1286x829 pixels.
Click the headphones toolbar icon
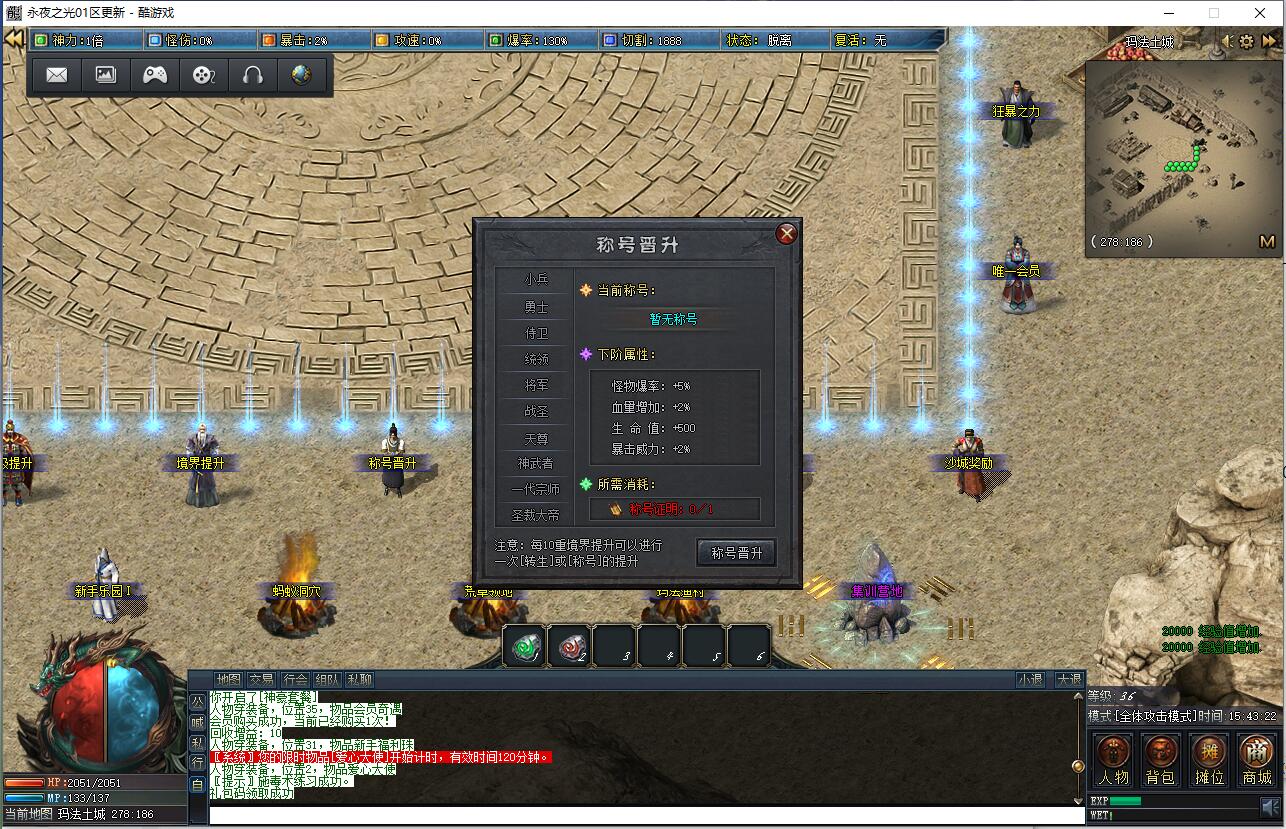point(252,75)
